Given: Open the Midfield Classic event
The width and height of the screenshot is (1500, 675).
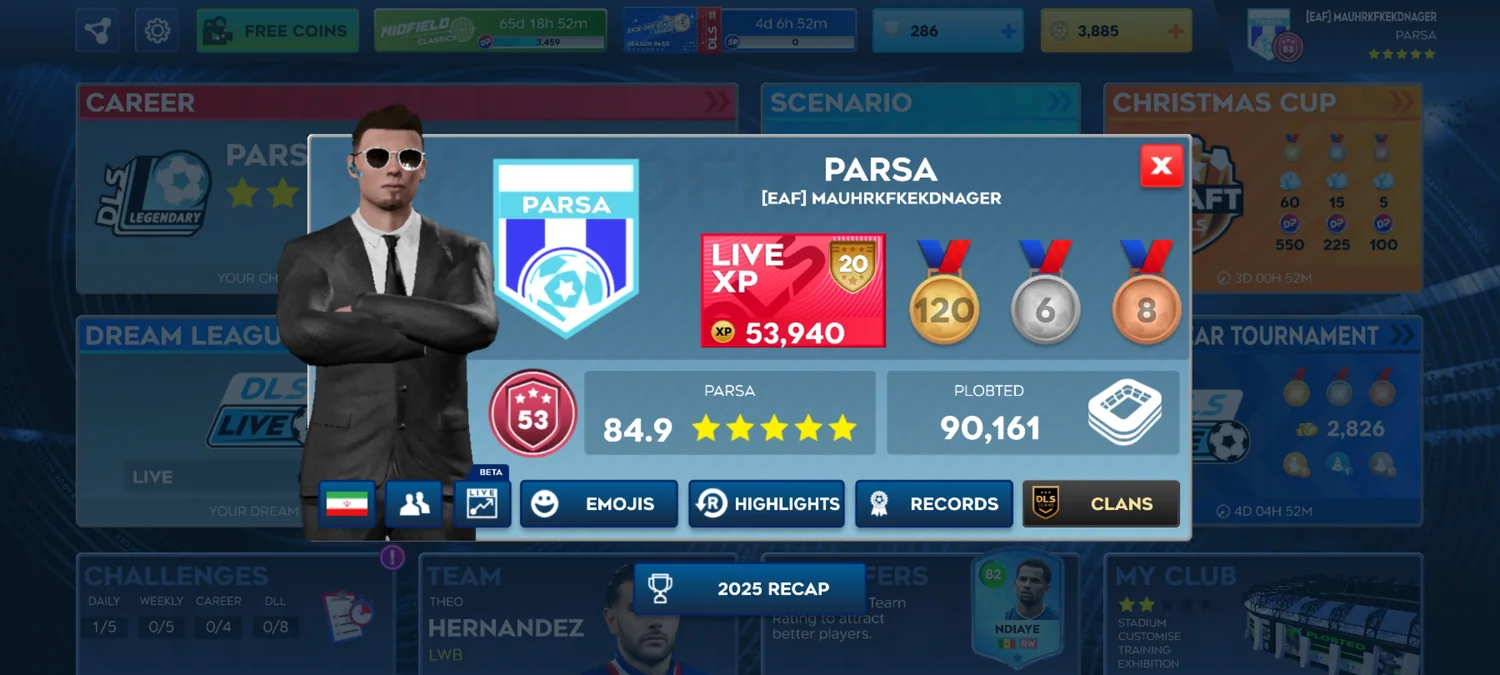Looking at the screenshot, I should coord(490,31).
